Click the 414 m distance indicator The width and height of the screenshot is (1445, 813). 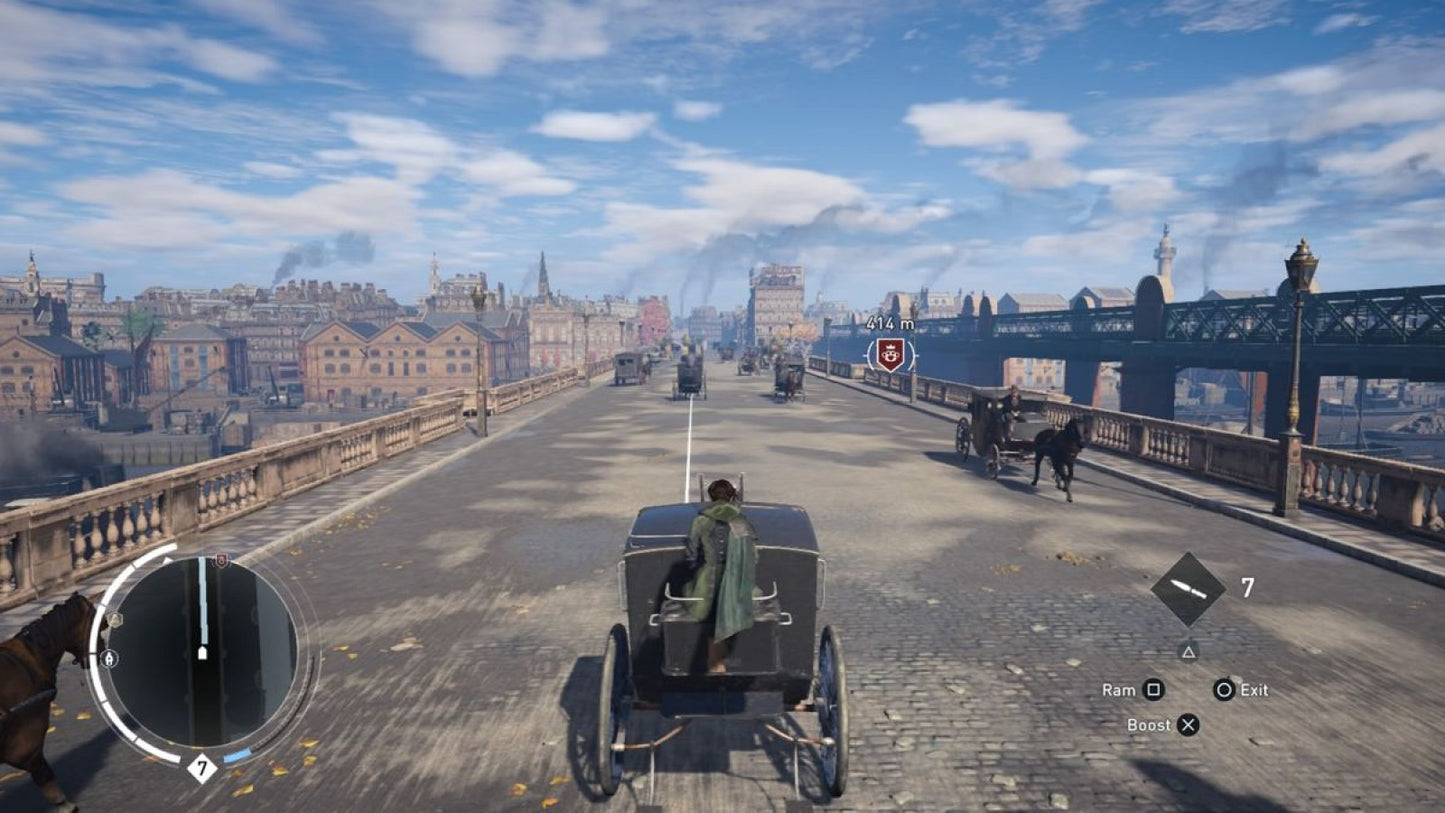888,324
